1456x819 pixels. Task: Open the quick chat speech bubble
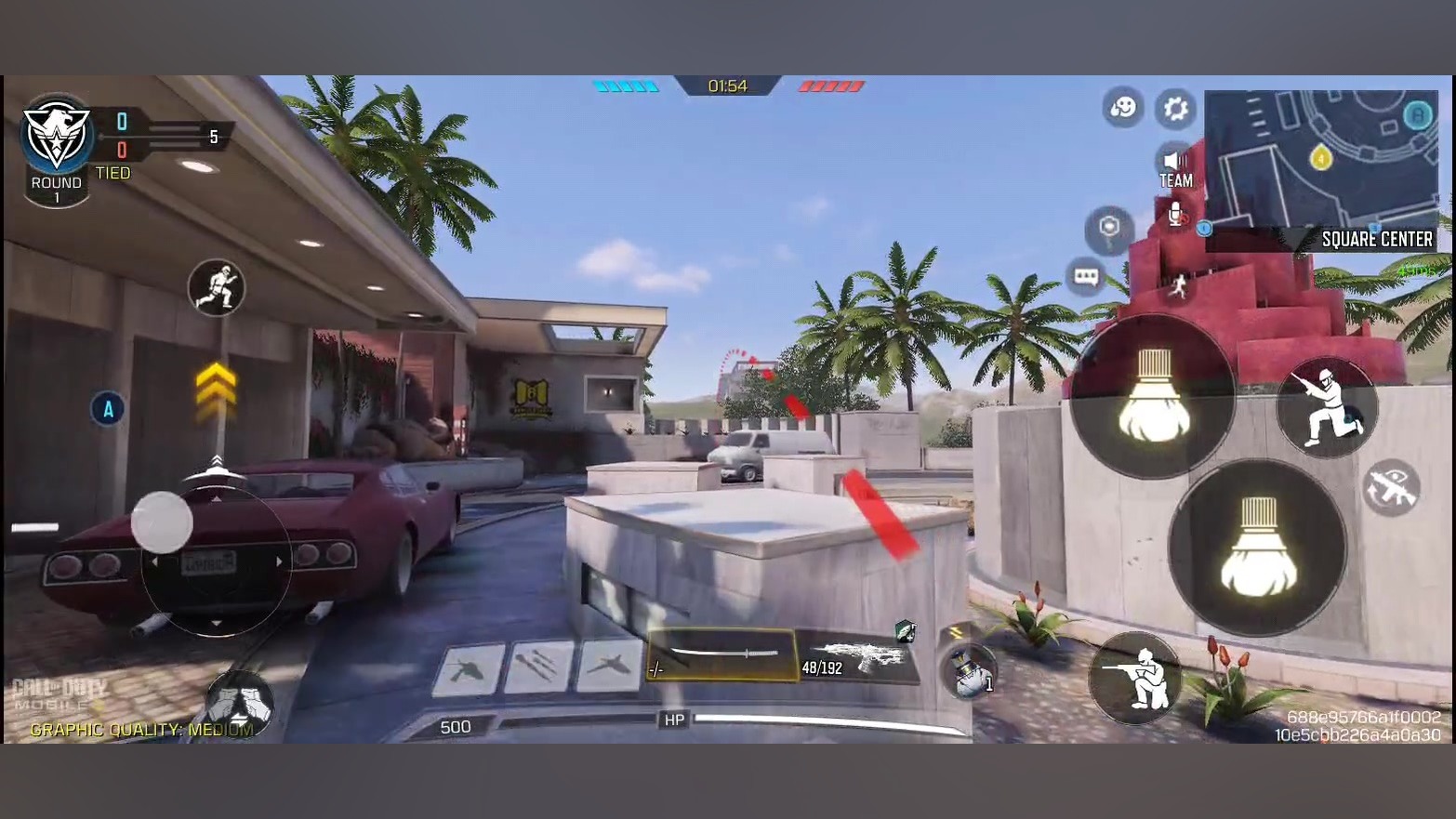[x=1086, y=277]
